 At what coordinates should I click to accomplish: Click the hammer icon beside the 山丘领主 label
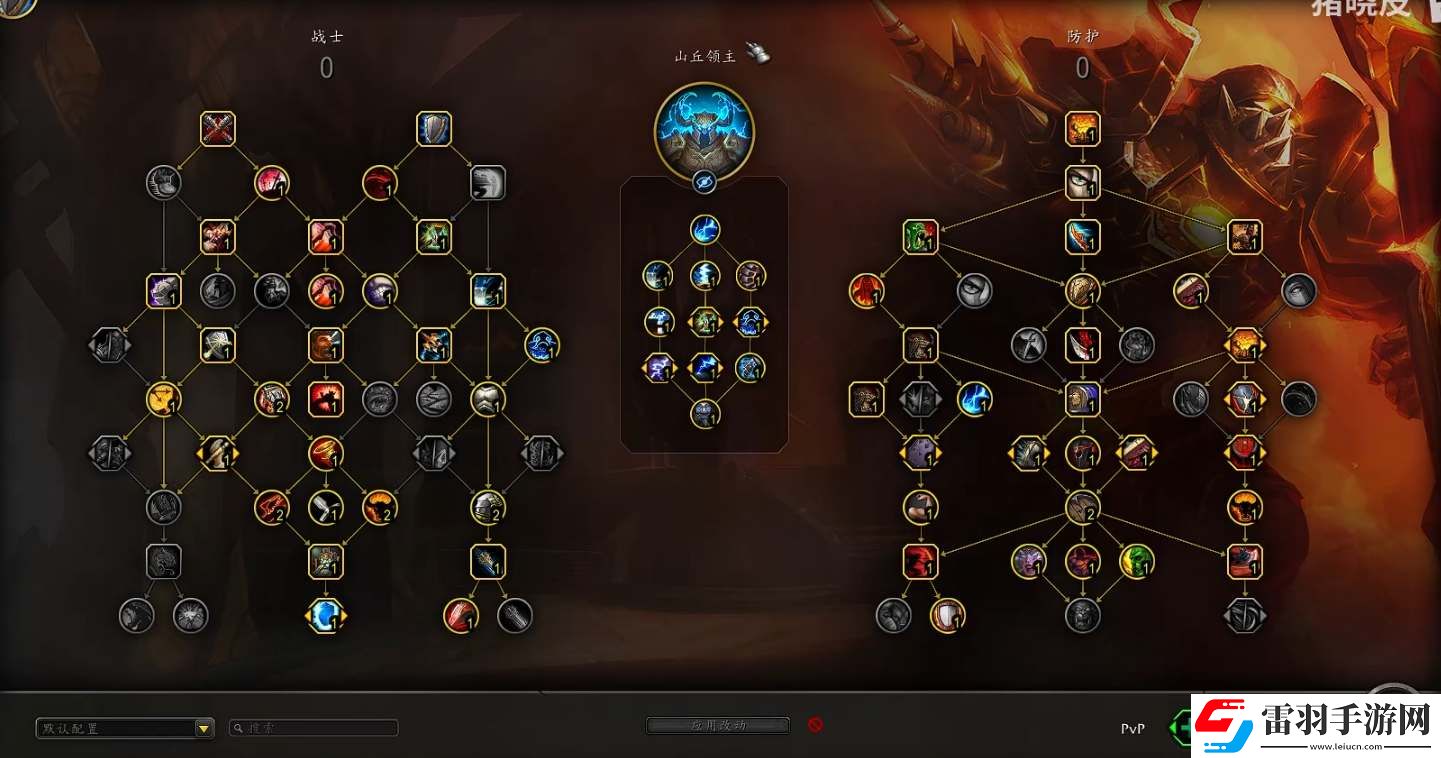click(x=758, y=55)
